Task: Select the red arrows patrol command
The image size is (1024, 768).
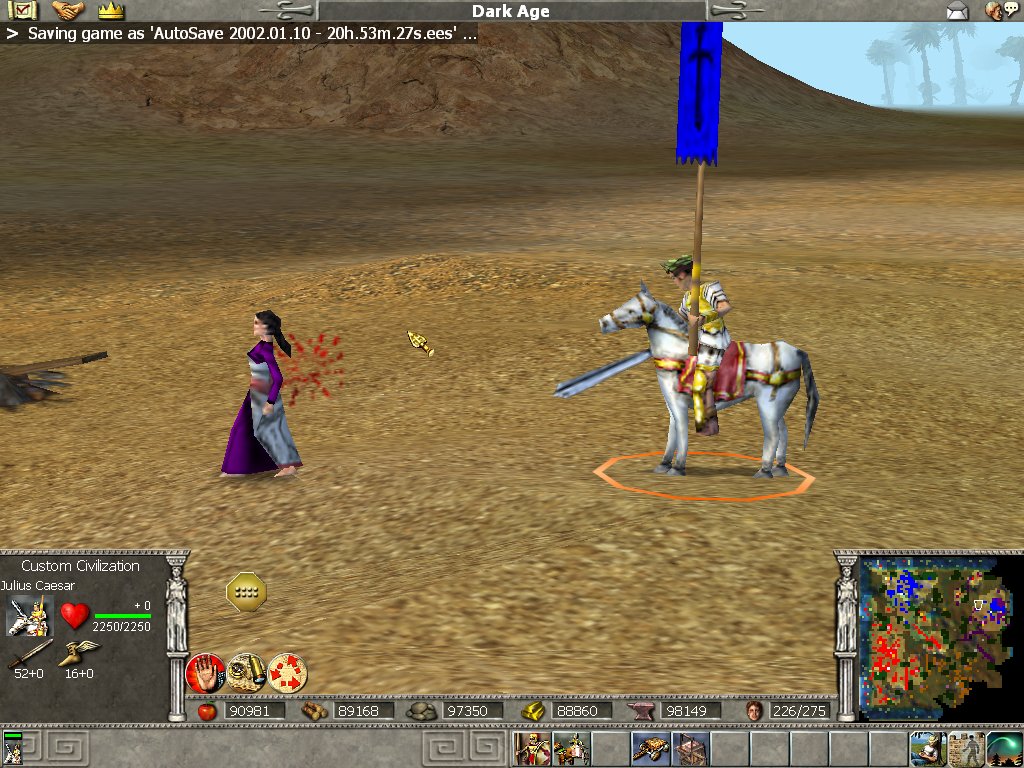Action: point(287,673)
